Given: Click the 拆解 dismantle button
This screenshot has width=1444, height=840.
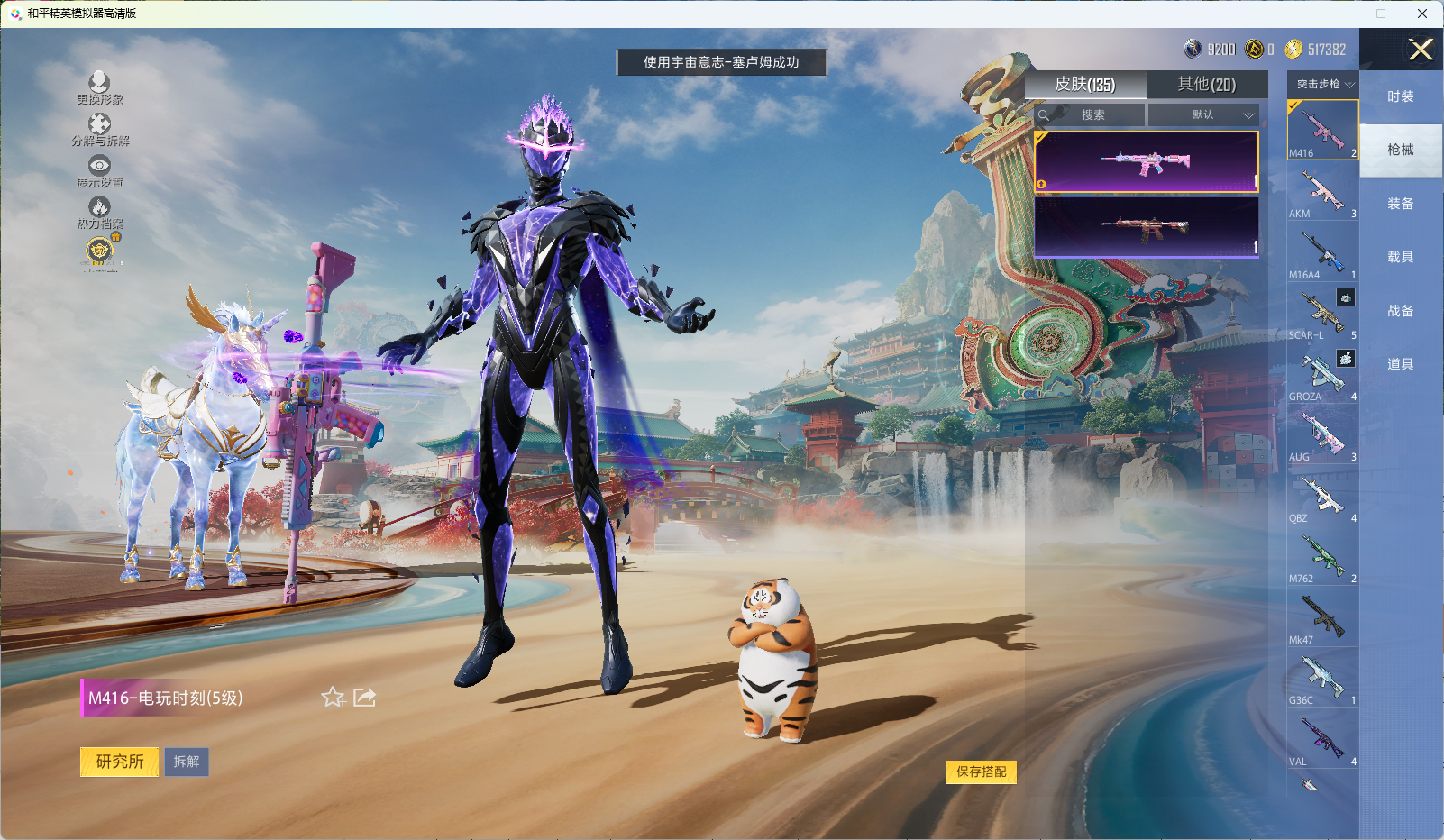Looking at the screenshot, I should point(187,762).
